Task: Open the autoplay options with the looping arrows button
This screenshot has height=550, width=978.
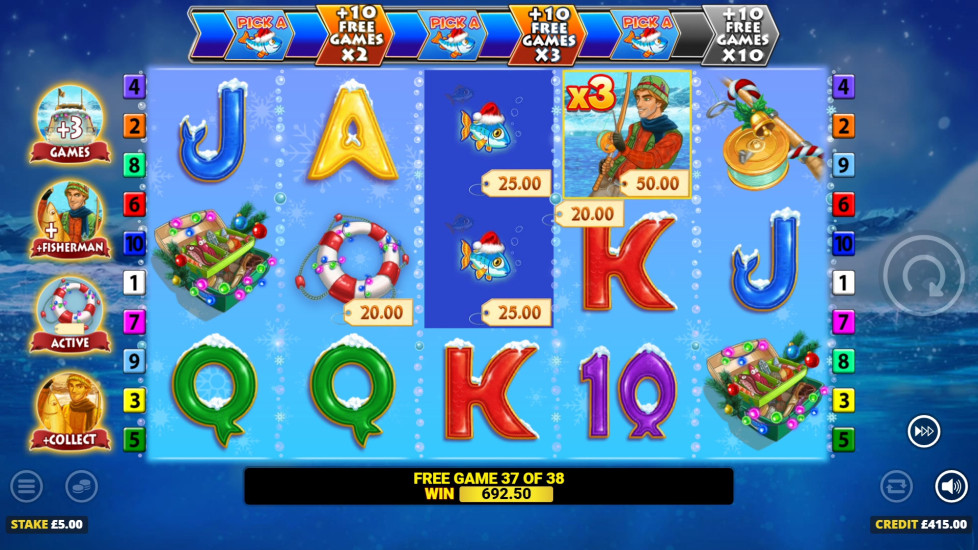Action: click(x=896, y=487)
